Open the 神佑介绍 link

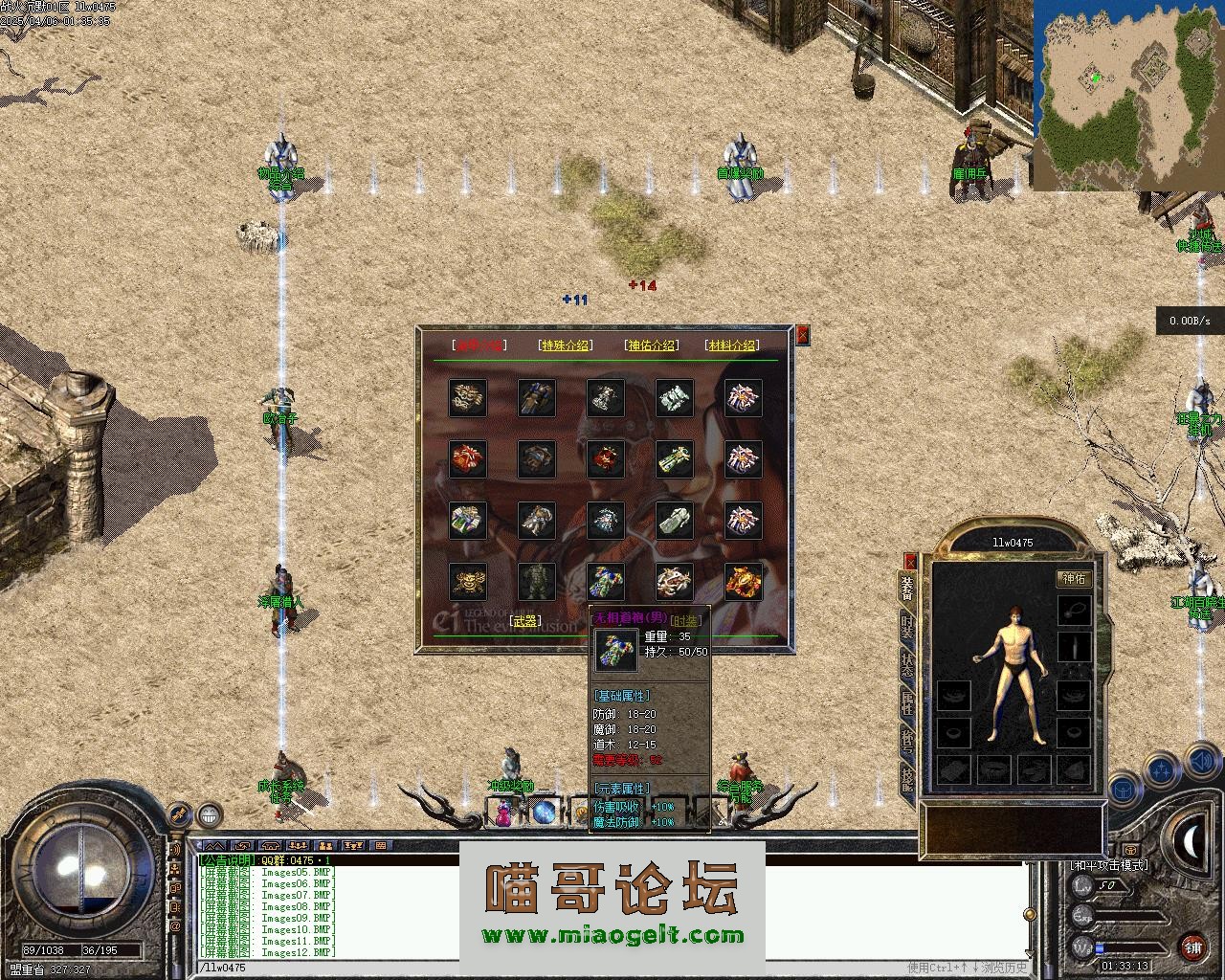tap(651, 345)
